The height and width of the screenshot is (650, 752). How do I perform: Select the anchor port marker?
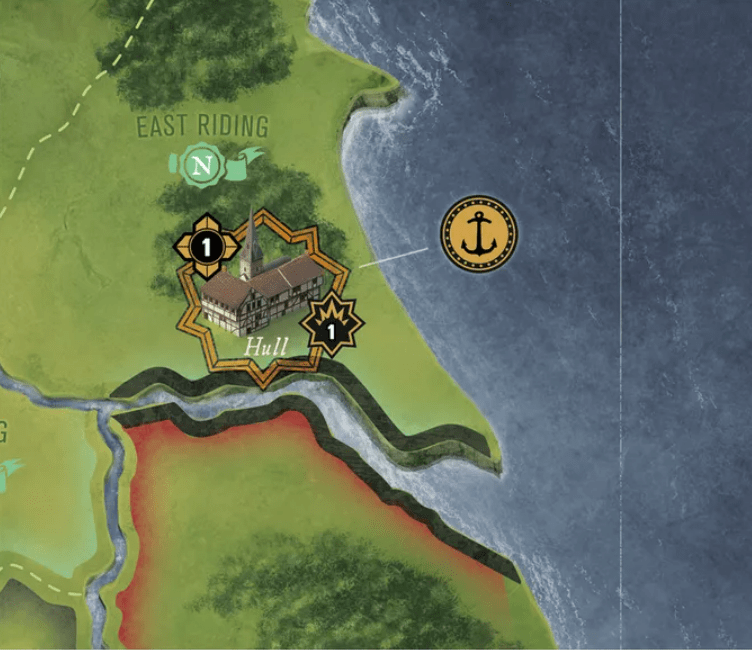[x=479, y=235]
